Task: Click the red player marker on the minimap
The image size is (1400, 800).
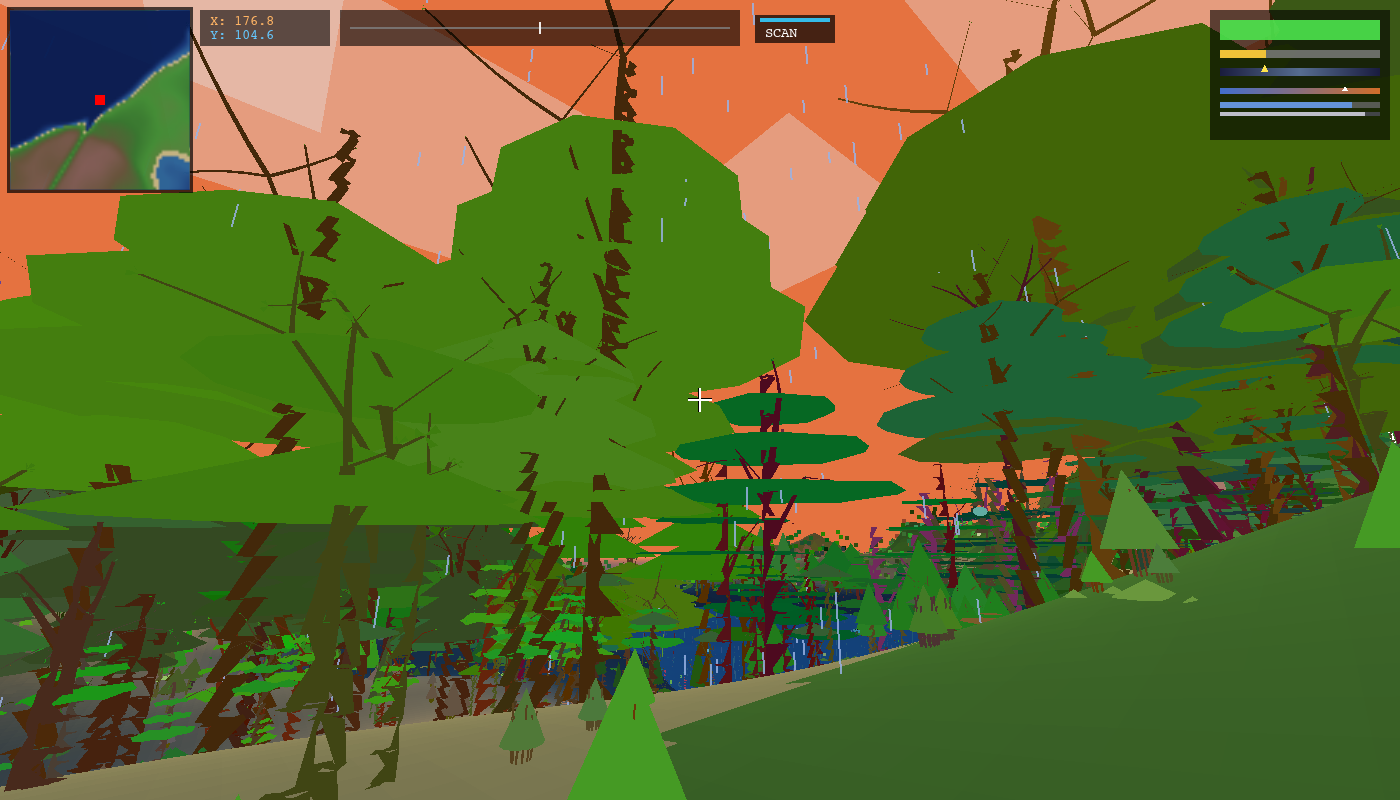Action: (99, 101)
